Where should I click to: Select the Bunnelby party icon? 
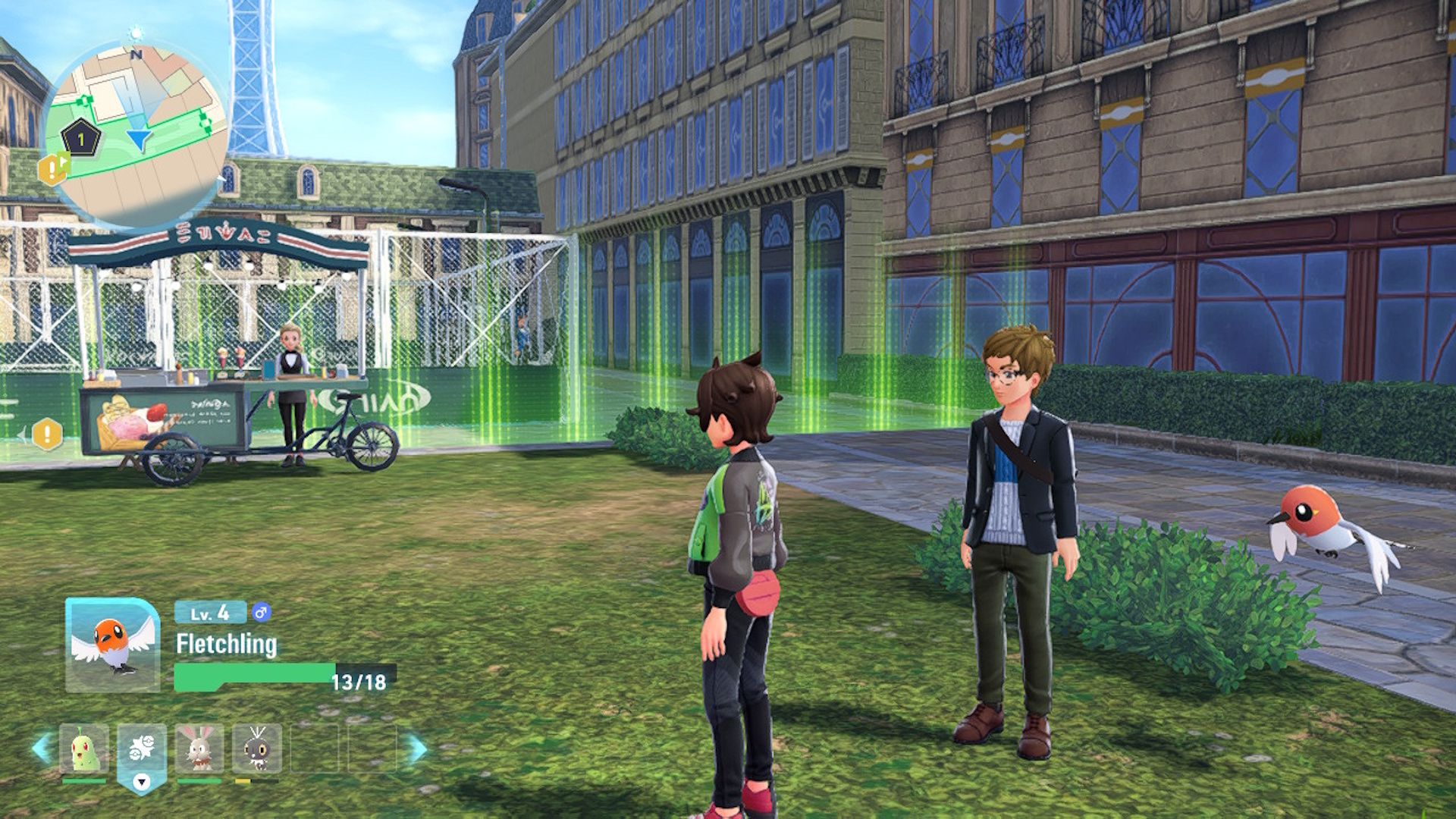click(200, 748)
